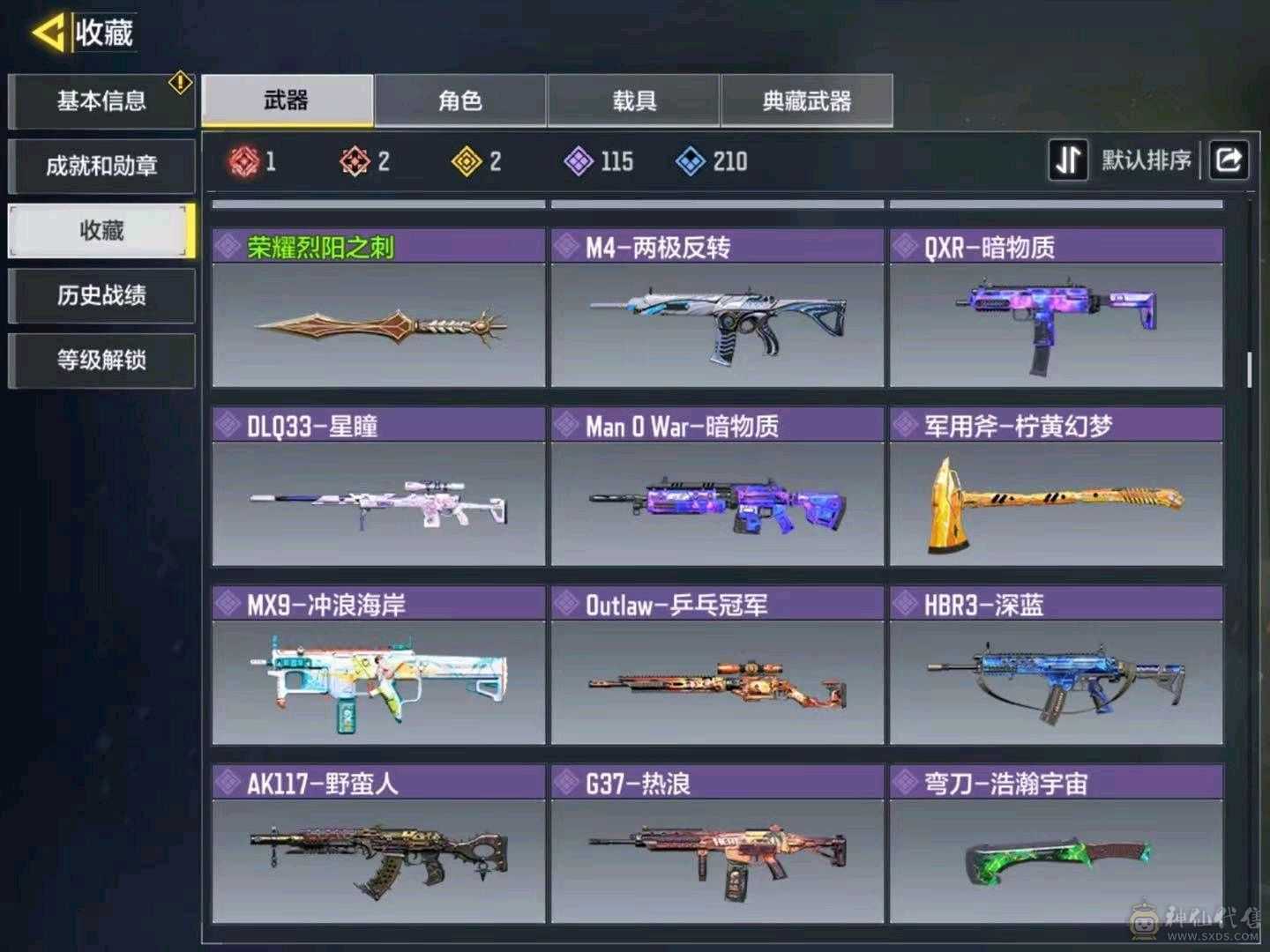Open the 历史战绩 sidebar entry

pos(101,296)
